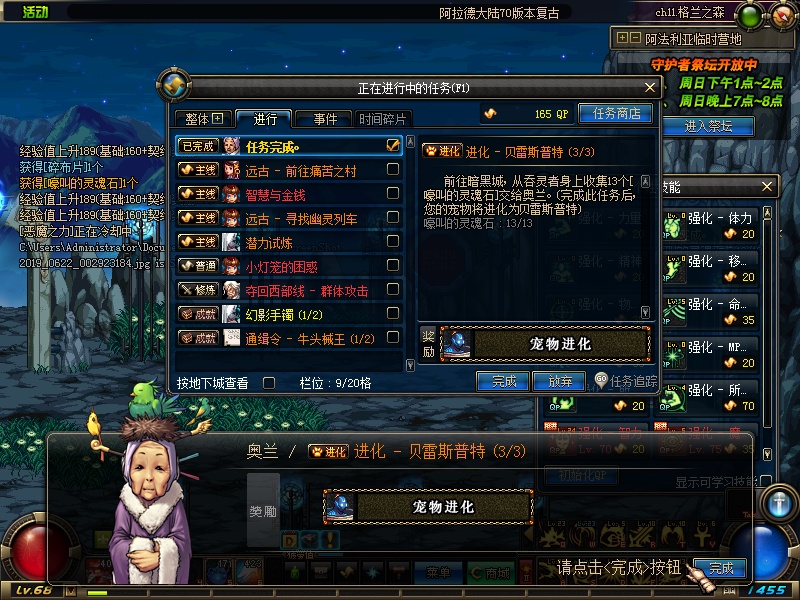The height and width of the screenshot is (600, 800).
Task: Enable the 按地下城查看 checkbox
Action: click(x=268, y=382)
